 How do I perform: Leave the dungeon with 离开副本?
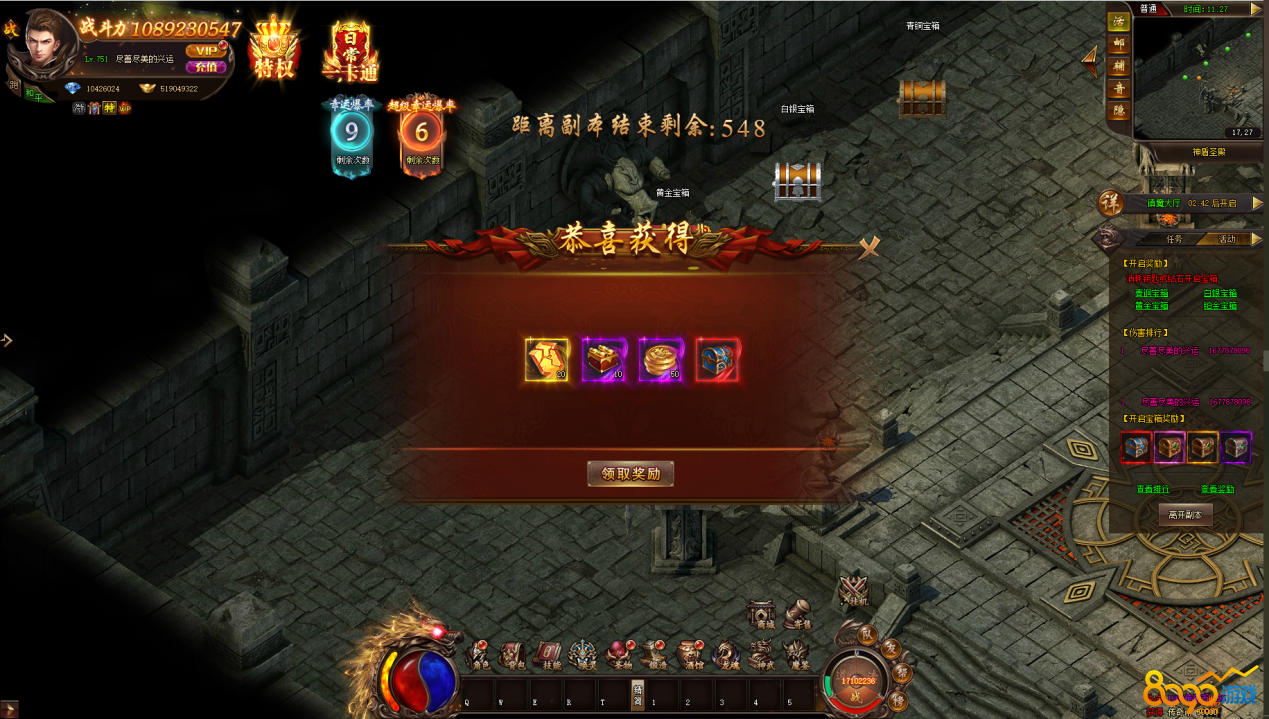click(1185, 514)
